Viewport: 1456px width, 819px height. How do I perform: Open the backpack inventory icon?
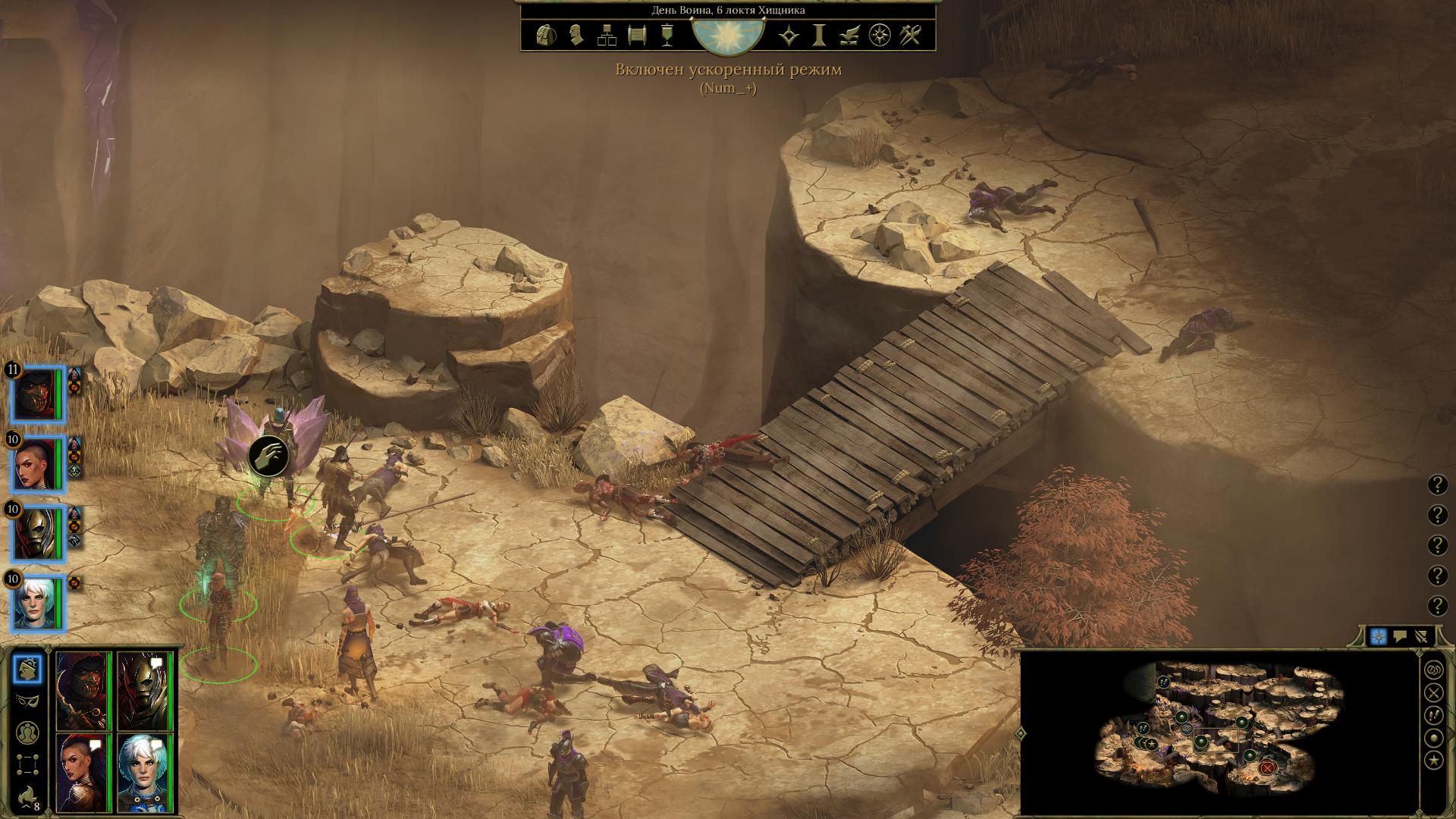544,35
